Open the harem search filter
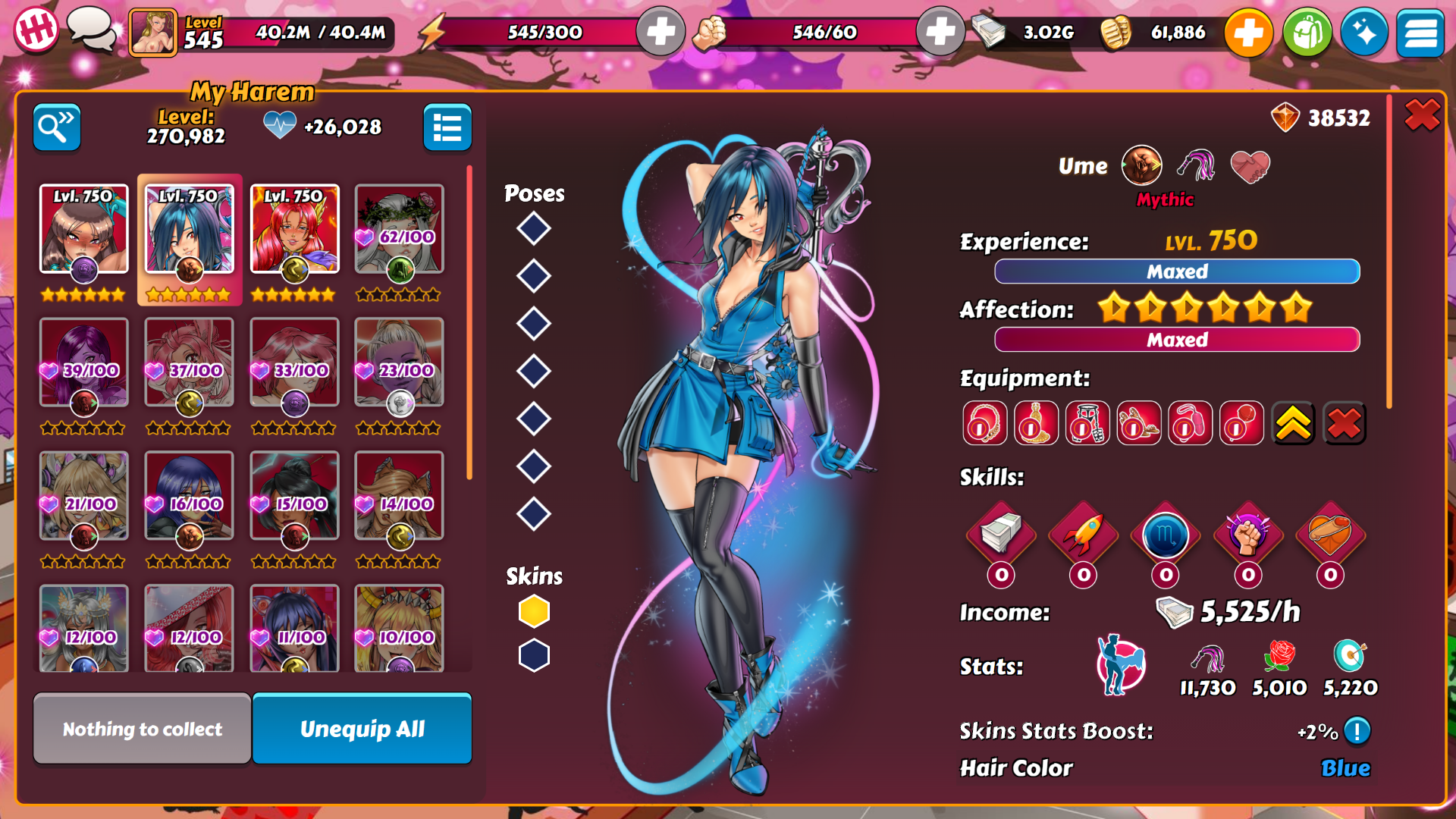The width and height of the screenshot is (1456, 819). click(x=57, y=127)
